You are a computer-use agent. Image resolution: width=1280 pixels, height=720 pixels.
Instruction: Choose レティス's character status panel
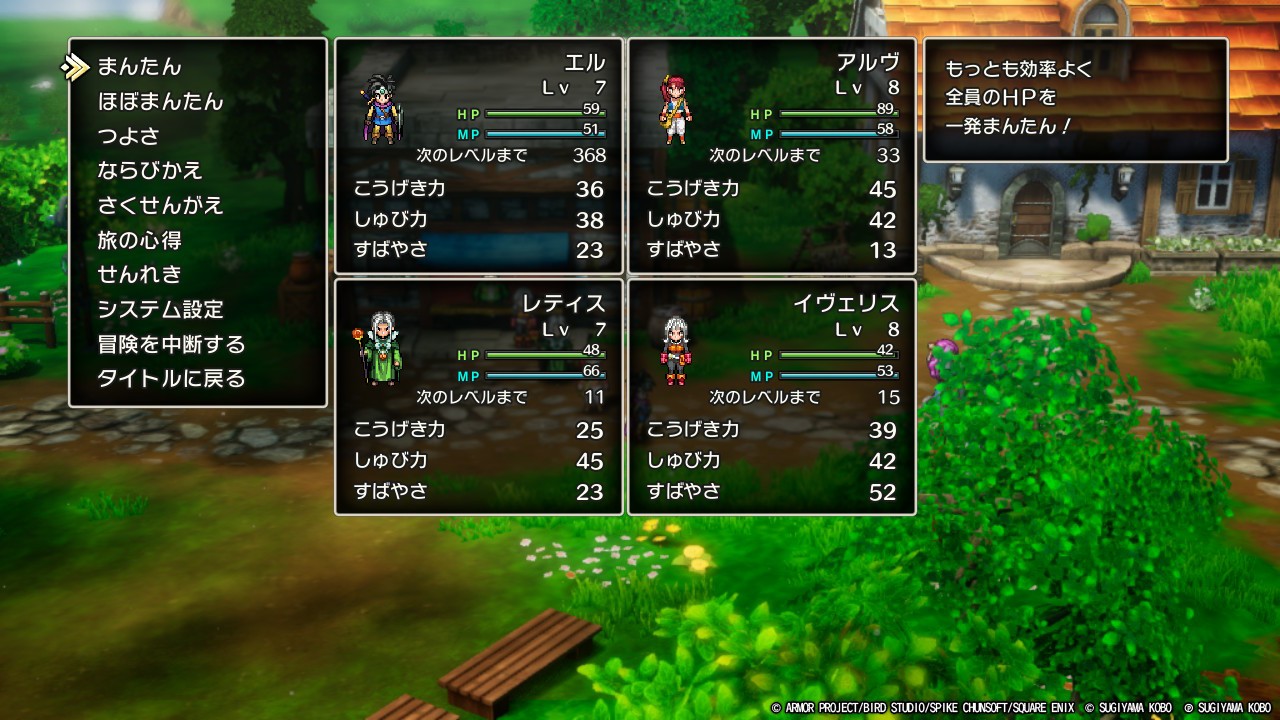pyautogui.click(x=479, y=397)
